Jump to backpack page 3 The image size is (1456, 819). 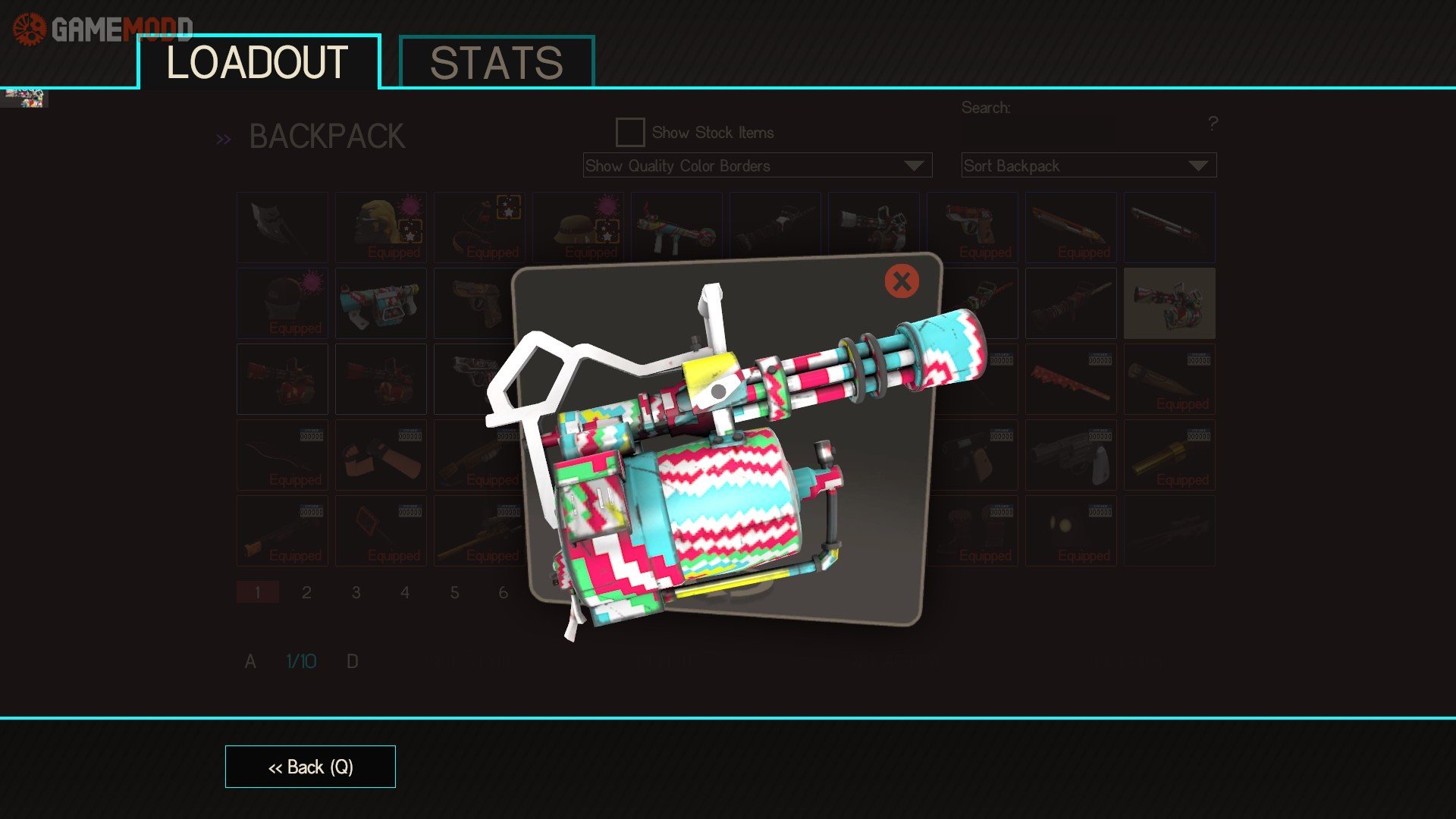(356, 592)
